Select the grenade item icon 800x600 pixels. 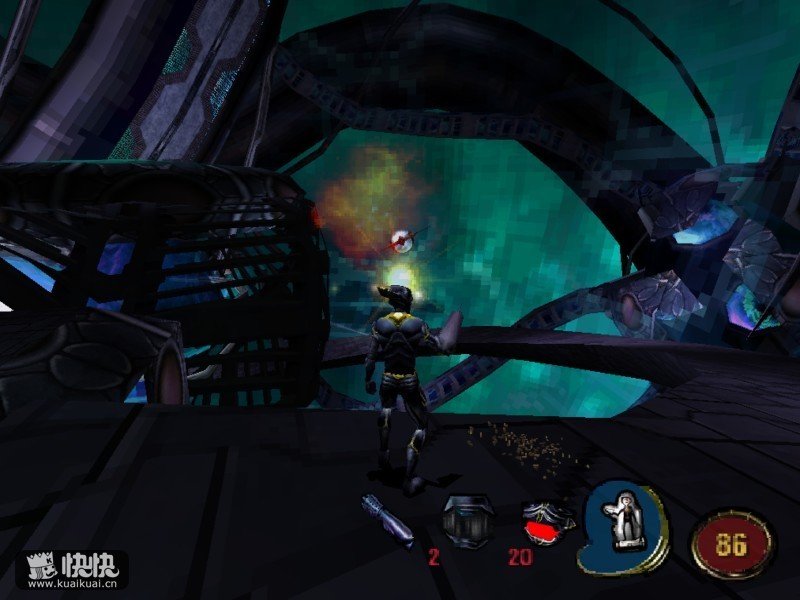387,520
